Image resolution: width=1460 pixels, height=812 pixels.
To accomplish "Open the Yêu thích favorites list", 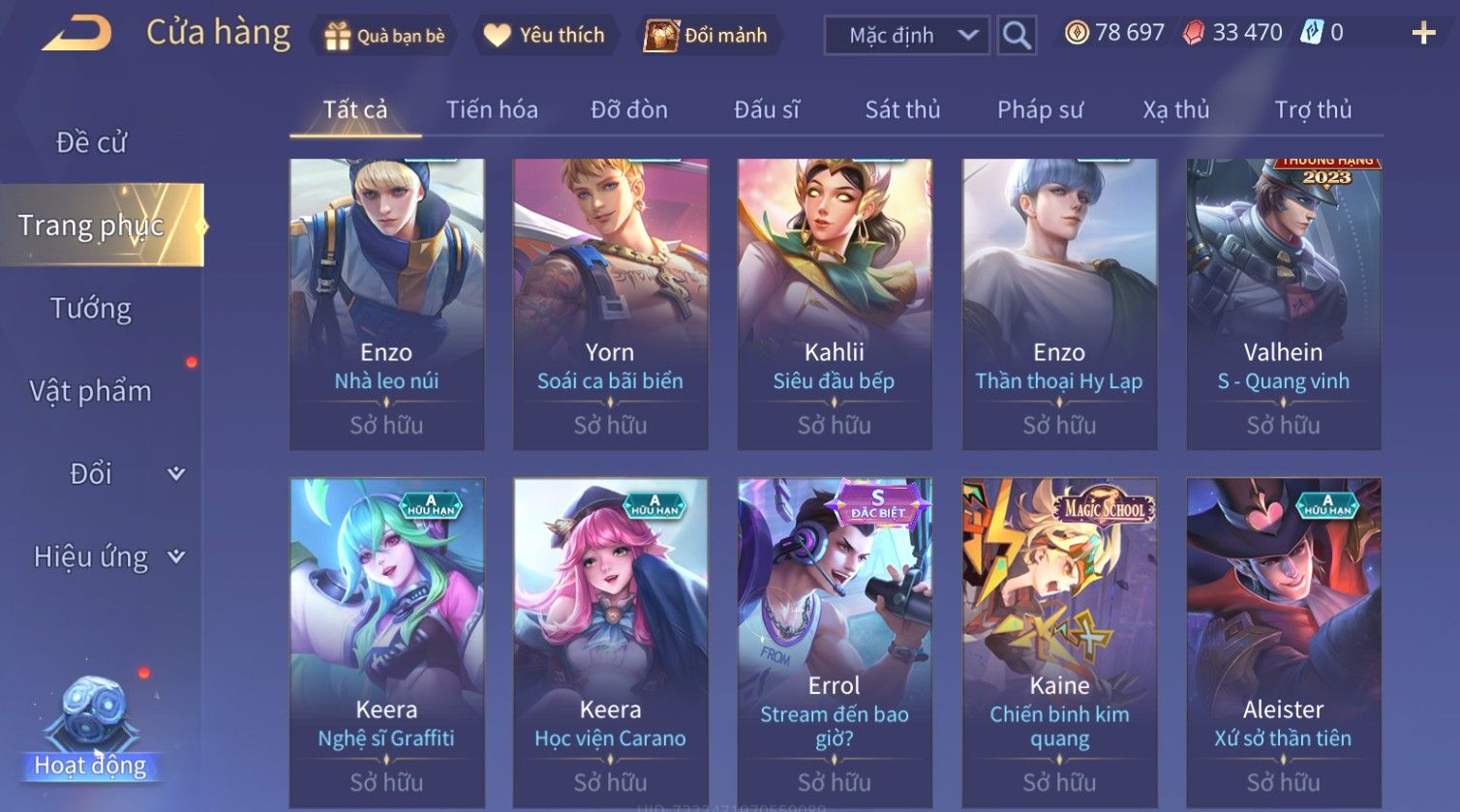I will tap(544, 36).
